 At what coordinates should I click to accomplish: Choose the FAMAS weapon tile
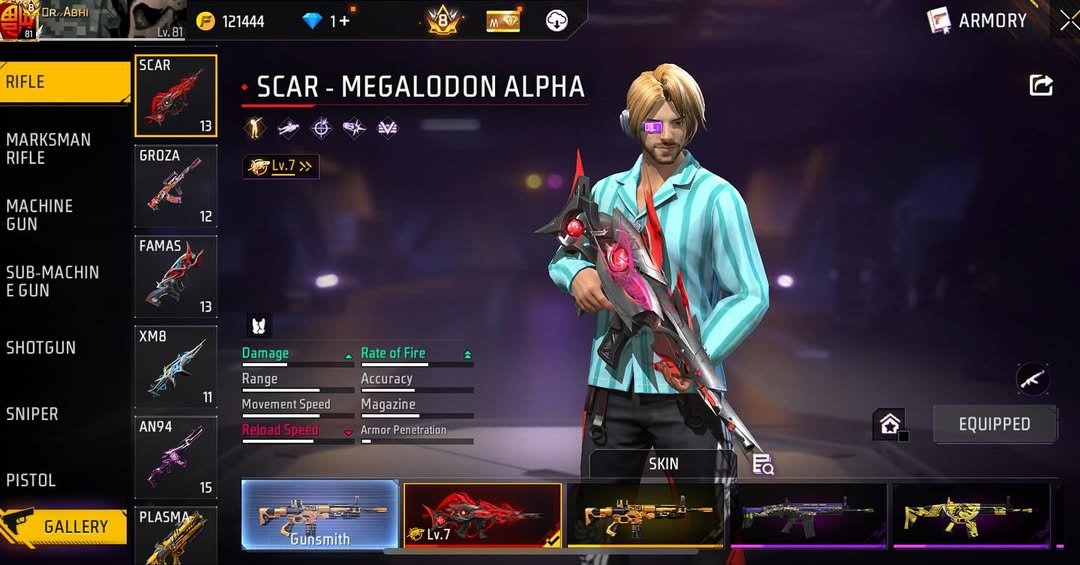[x=176, y=276]
